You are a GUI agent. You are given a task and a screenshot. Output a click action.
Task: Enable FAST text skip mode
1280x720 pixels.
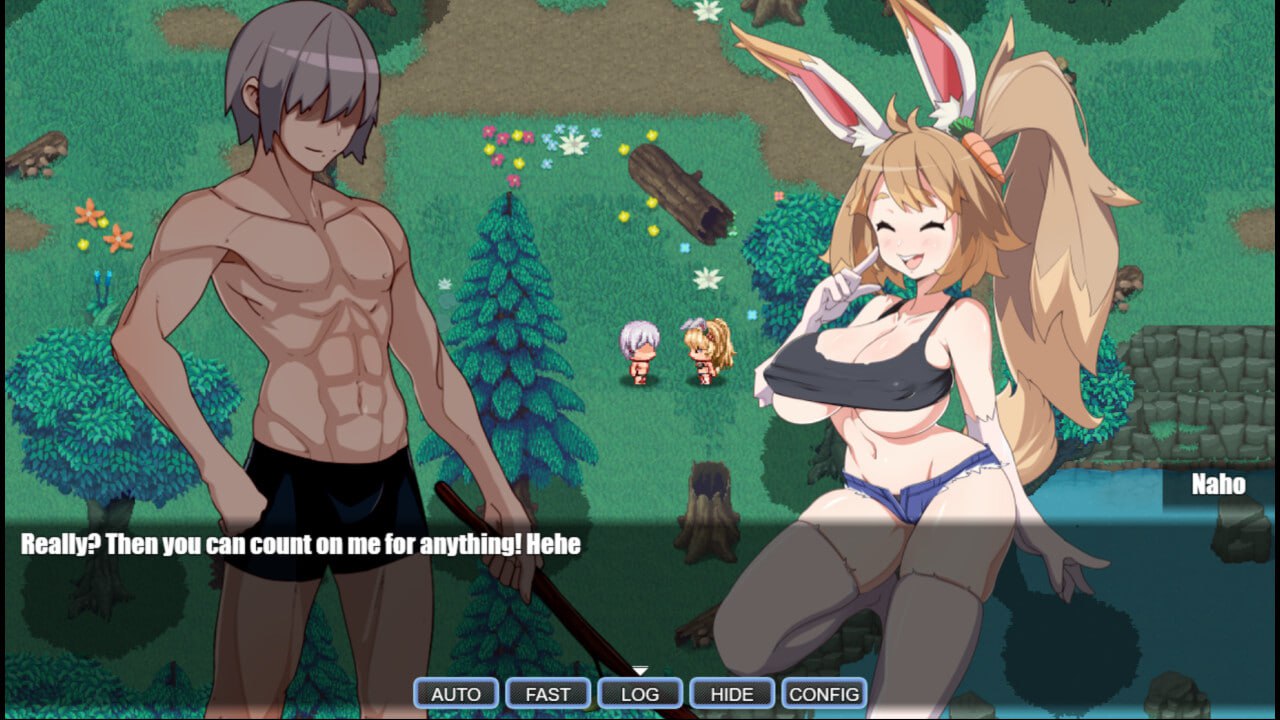pyautogui.click(x=547, y=692)
